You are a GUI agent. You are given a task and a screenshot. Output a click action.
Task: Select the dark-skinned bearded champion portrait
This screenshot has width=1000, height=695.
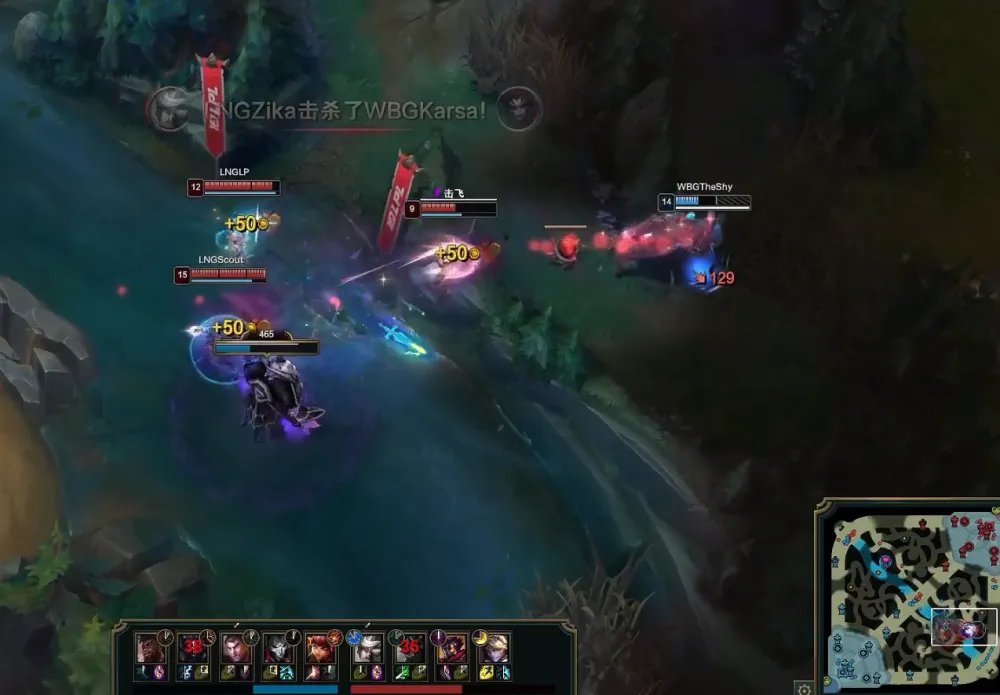(150, 647)
